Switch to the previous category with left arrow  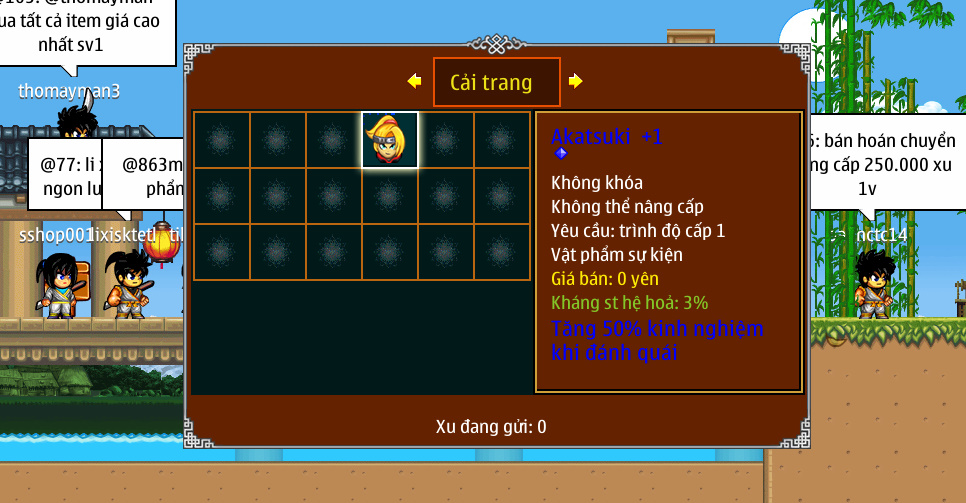point(414,82)
